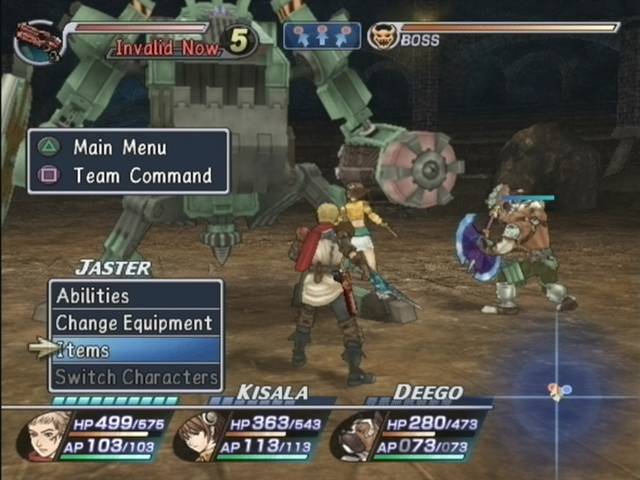Screen dimensions: 640x480
Task: Choose Kisala's portrait panel
Action: point(200,436)
